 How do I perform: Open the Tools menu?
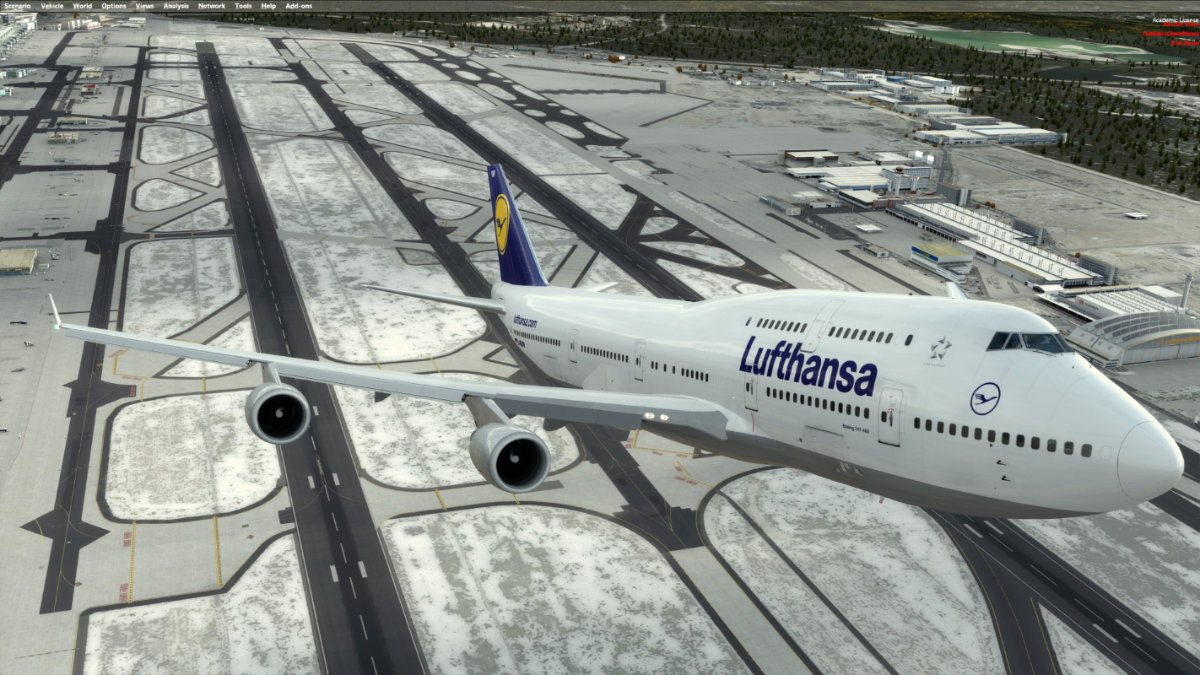pyautogui.click(x=243, y=6)
